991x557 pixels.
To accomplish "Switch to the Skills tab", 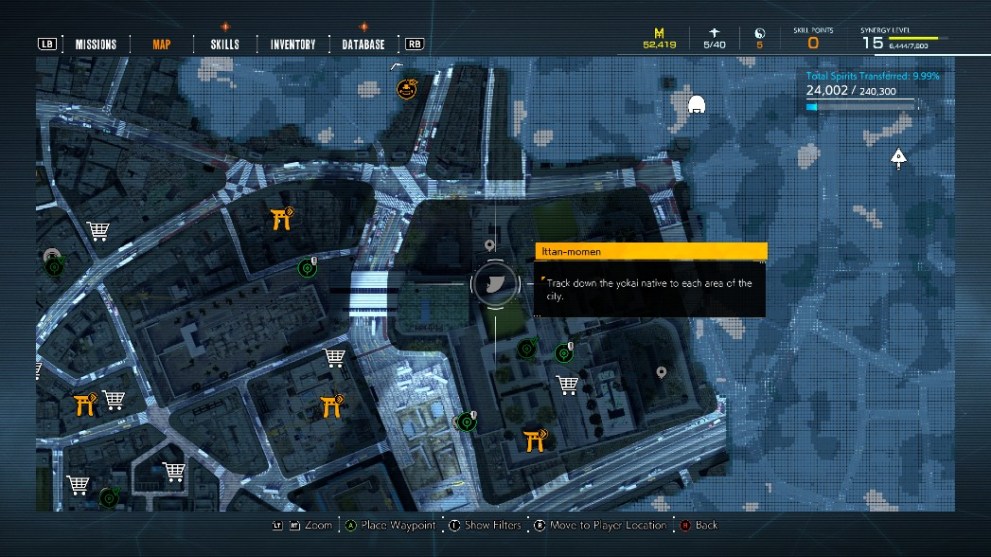I will click(225, 44).
